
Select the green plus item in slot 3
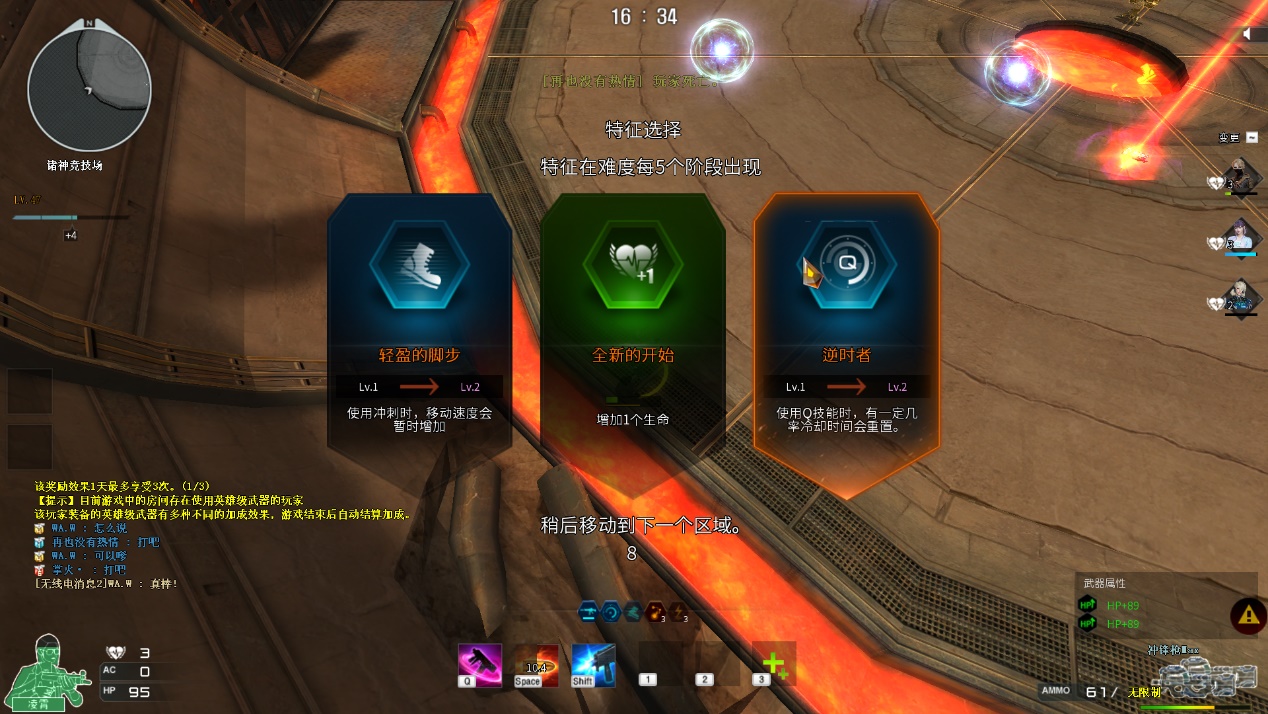click(773, 664)
